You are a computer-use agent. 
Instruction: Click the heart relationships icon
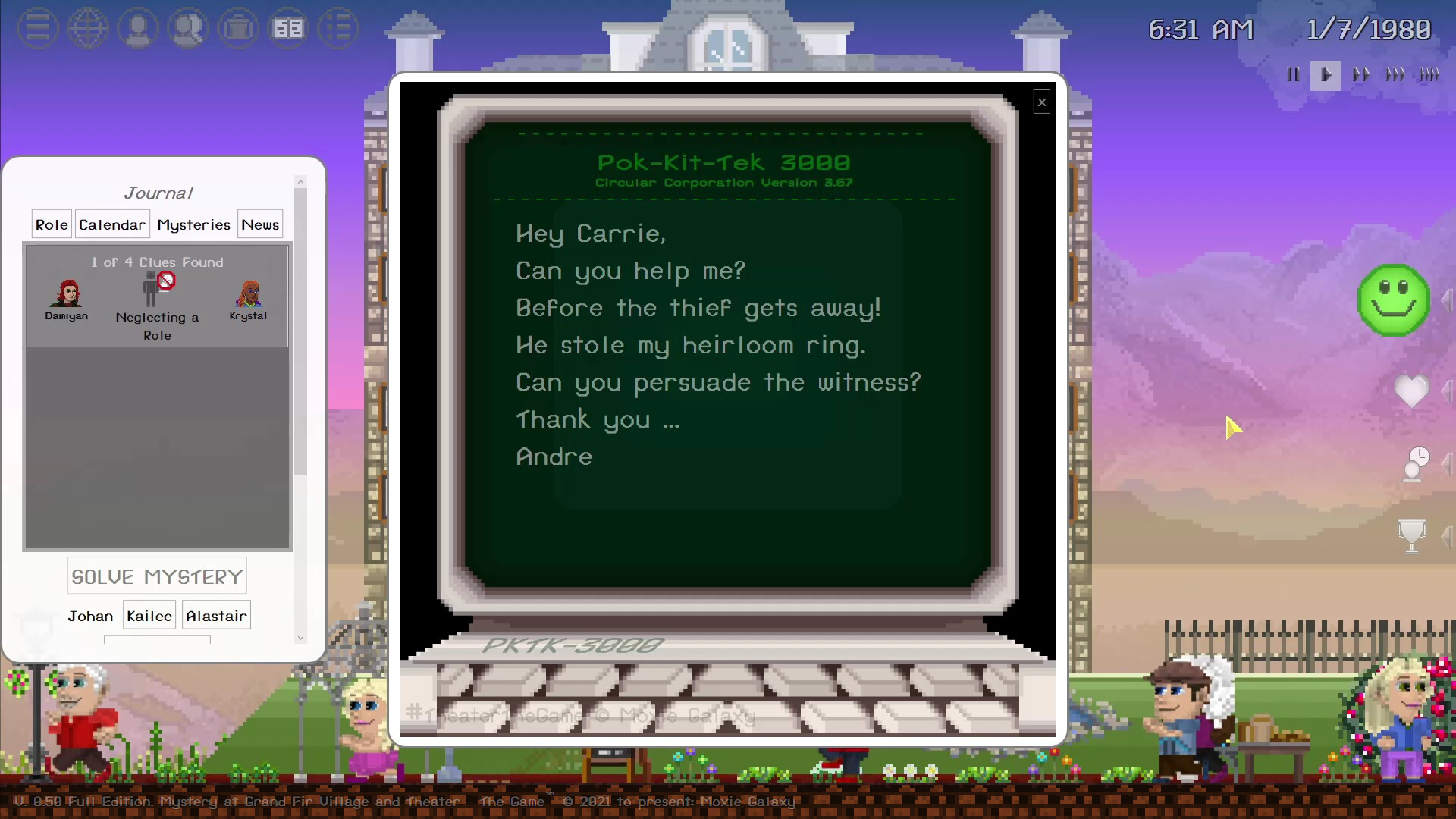point(1412,392)
